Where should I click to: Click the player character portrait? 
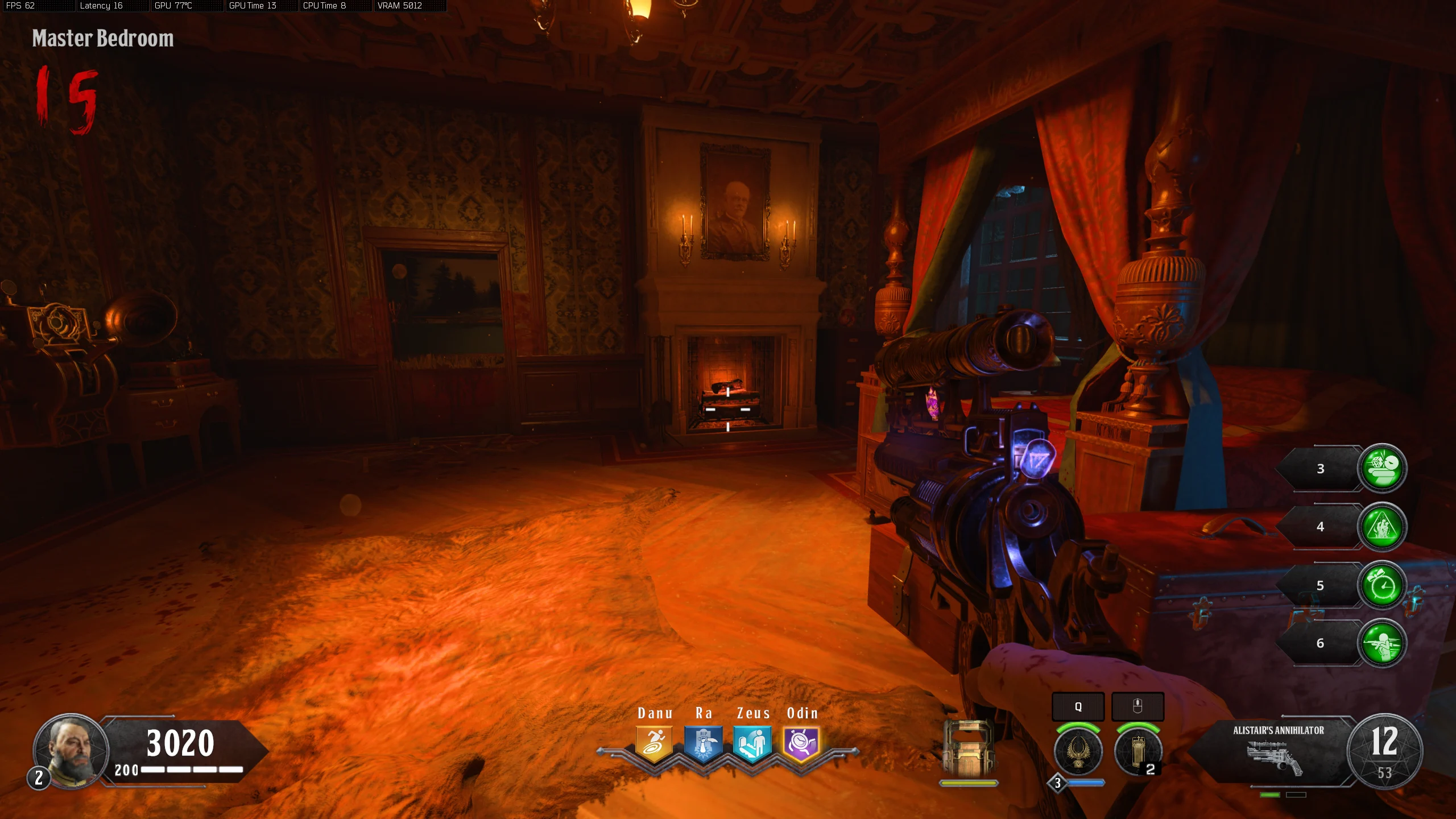(72, 750)
